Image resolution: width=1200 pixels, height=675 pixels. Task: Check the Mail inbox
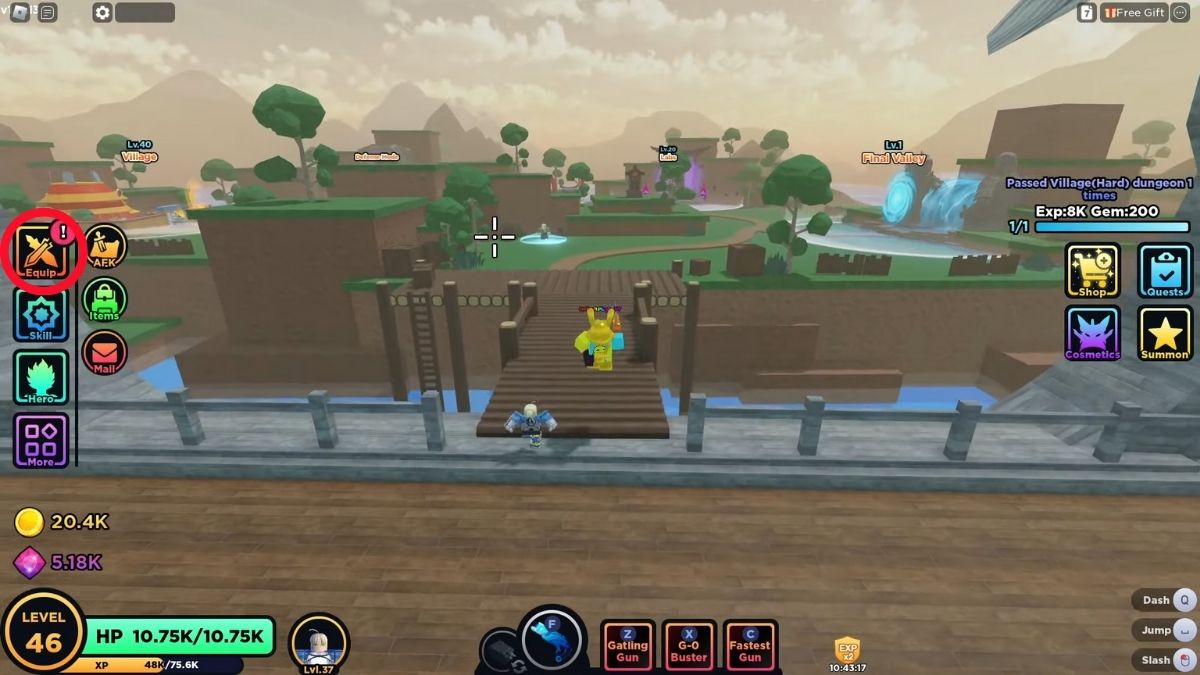pyautogui.click(x=104, y=352)
